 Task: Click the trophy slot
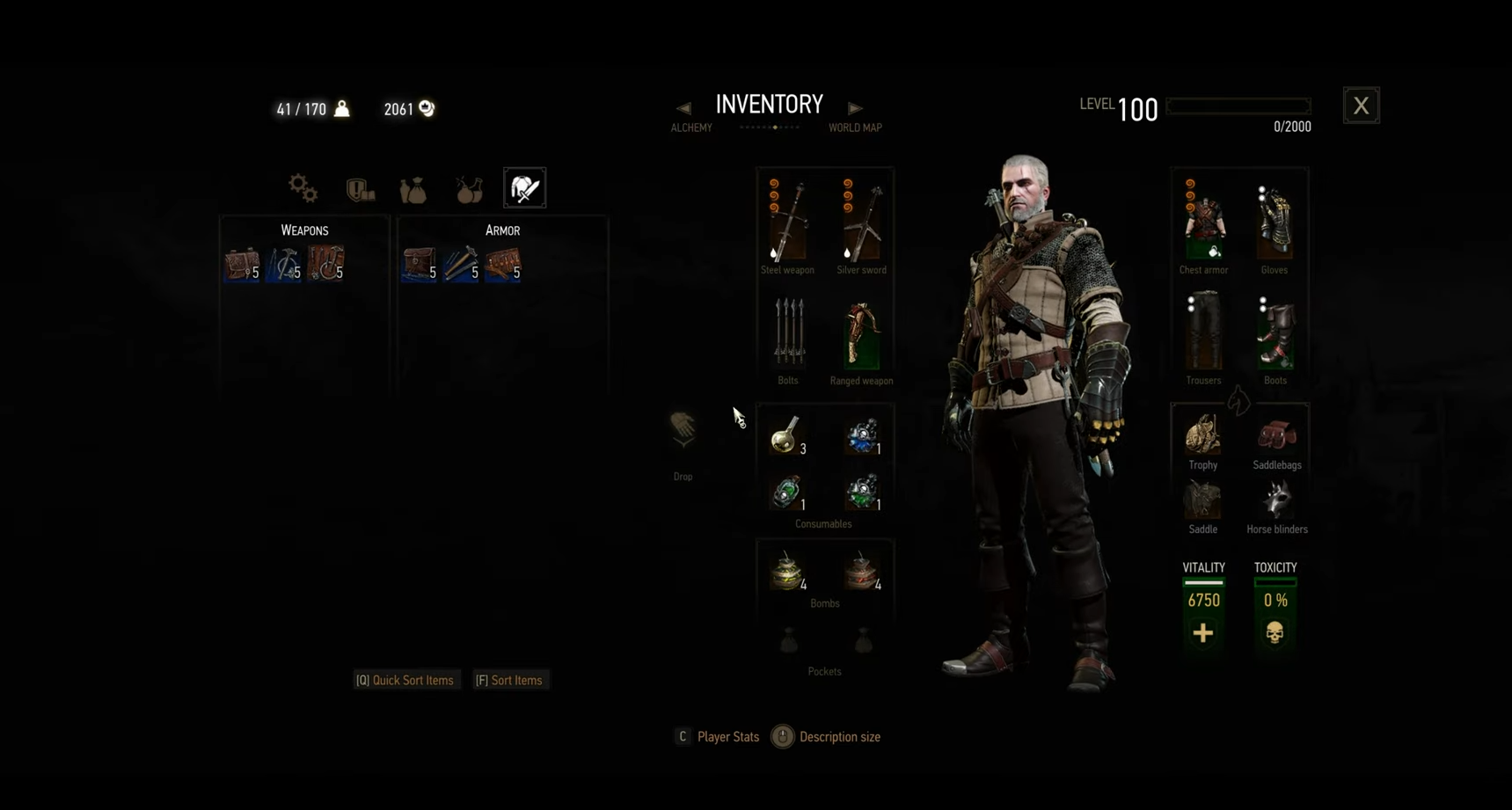pyautogui.click(x=1202, y=435)
